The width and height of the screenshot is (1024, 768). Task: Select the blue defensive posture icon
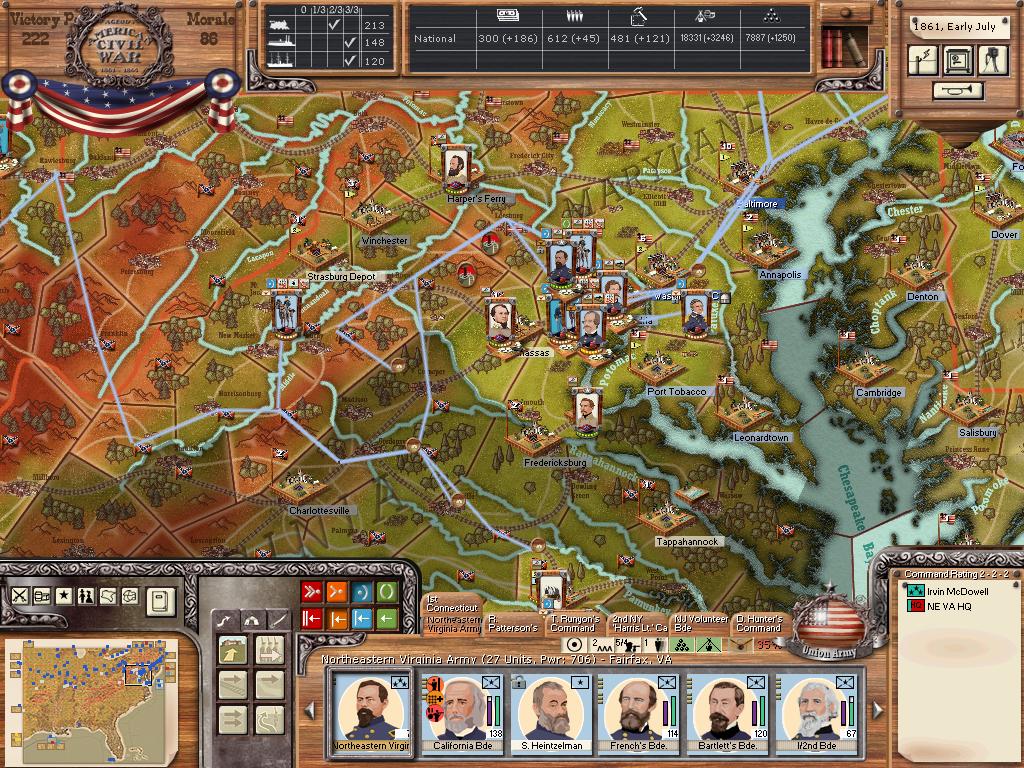(361, 592)
